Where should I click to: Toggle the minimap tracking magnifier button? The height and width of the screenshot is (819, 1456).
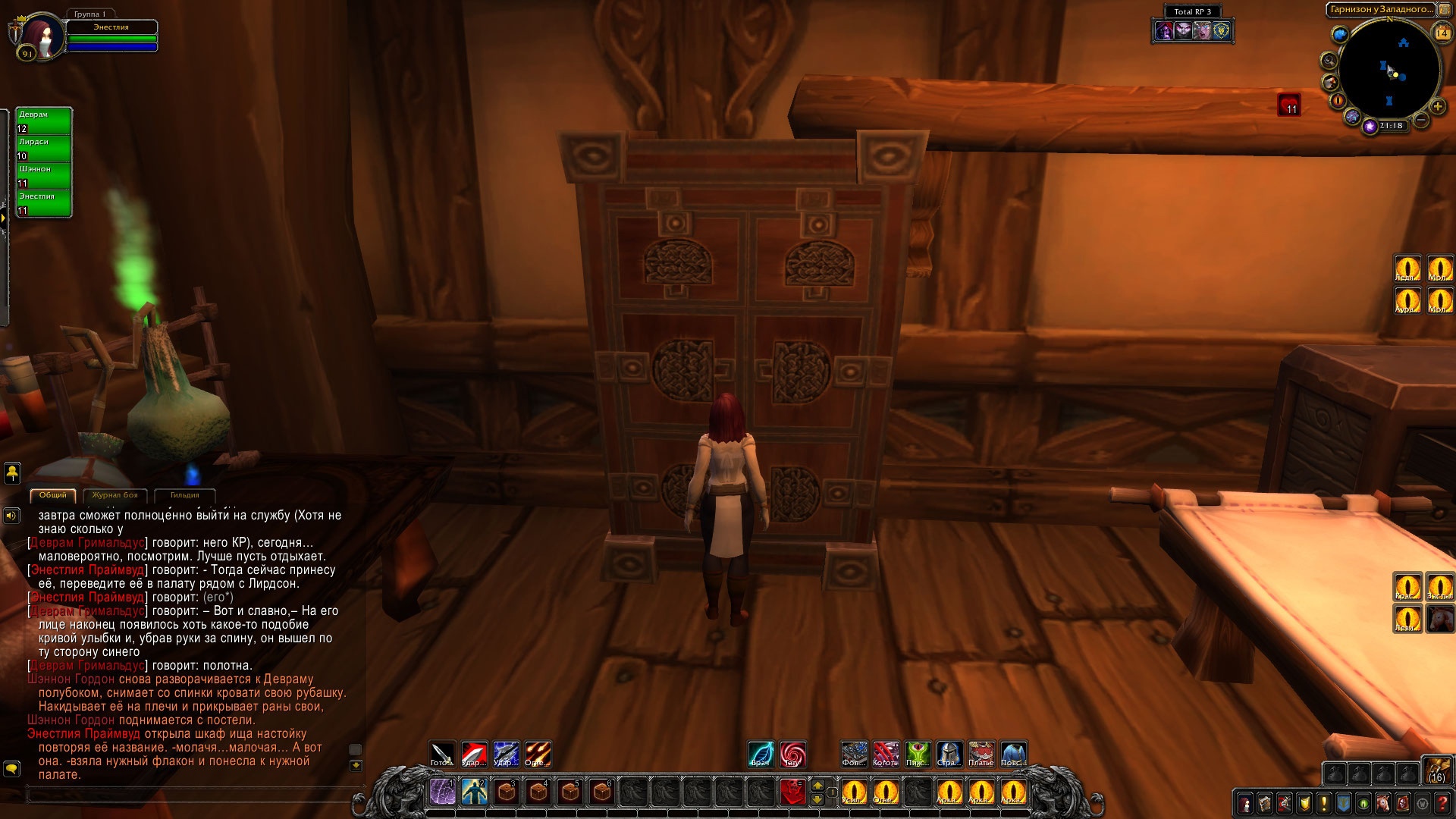pyautogui.click(x=1329, y=61)
